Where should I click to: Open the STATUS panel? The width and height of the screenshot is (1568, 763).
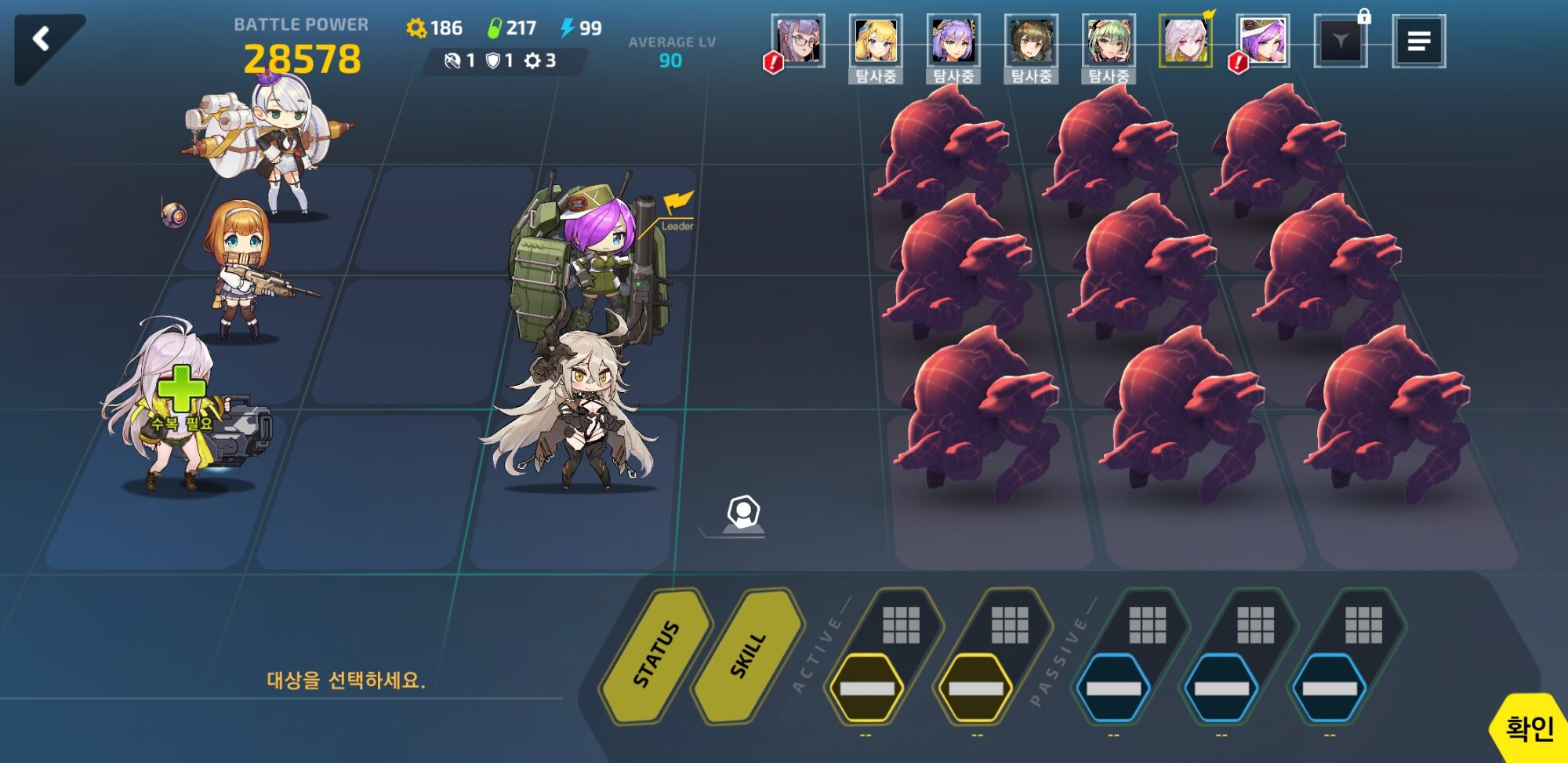pyautogui.click(x=657, y=654)
